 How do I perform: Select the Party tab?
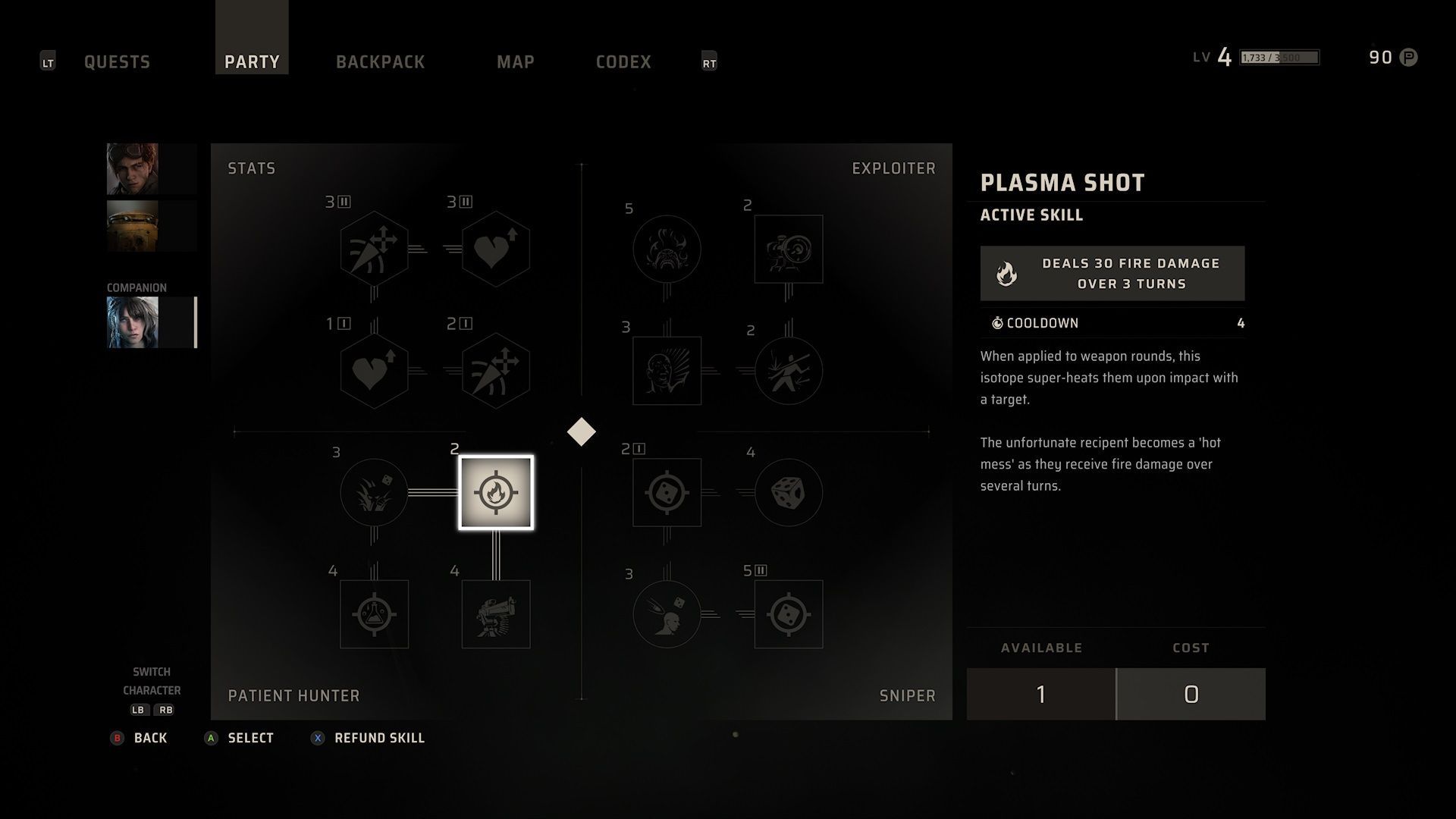[252, 61]
